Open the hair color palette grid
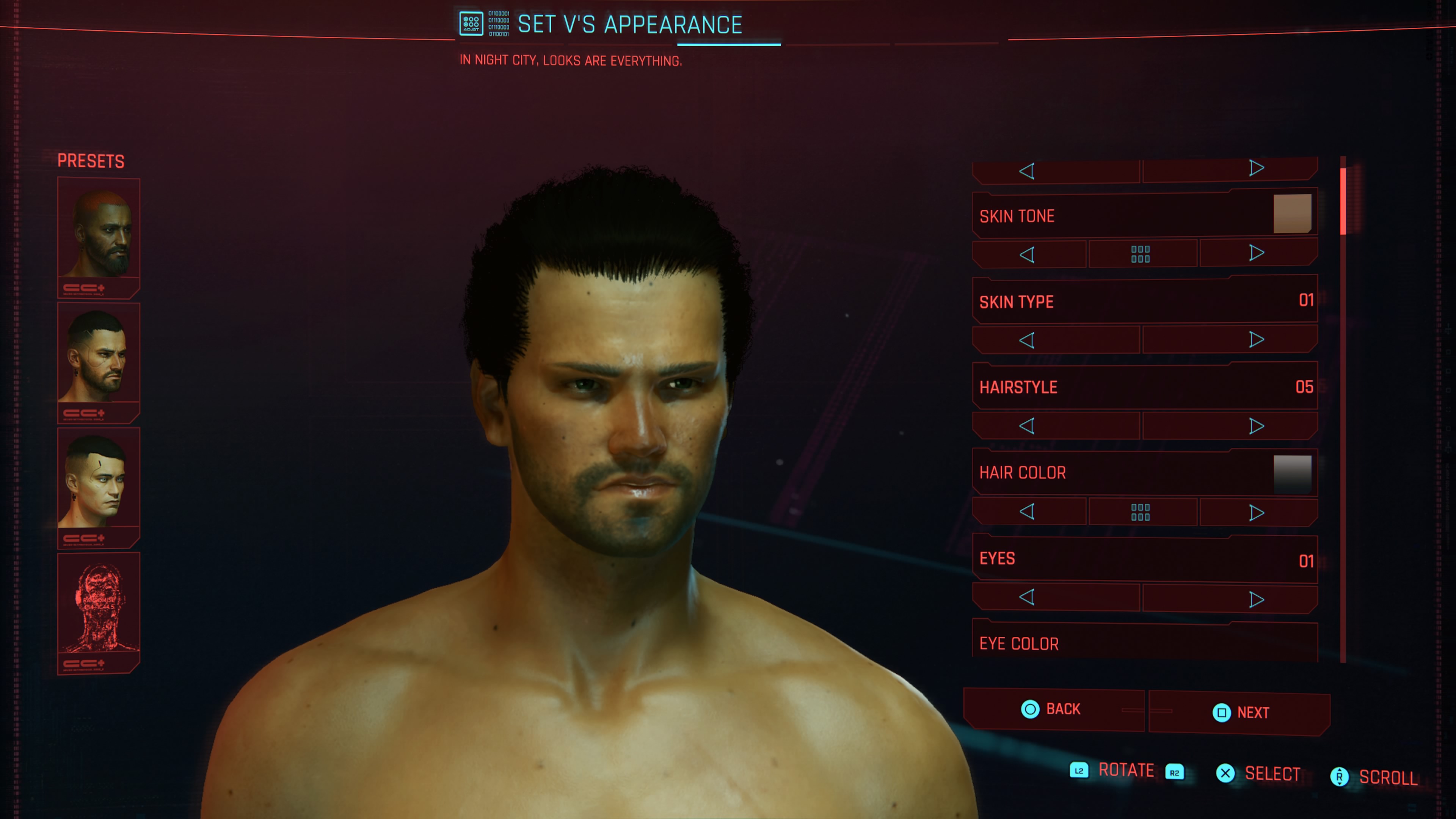1456x819 pixels. pyautogui.click(x=1141, y=512)
